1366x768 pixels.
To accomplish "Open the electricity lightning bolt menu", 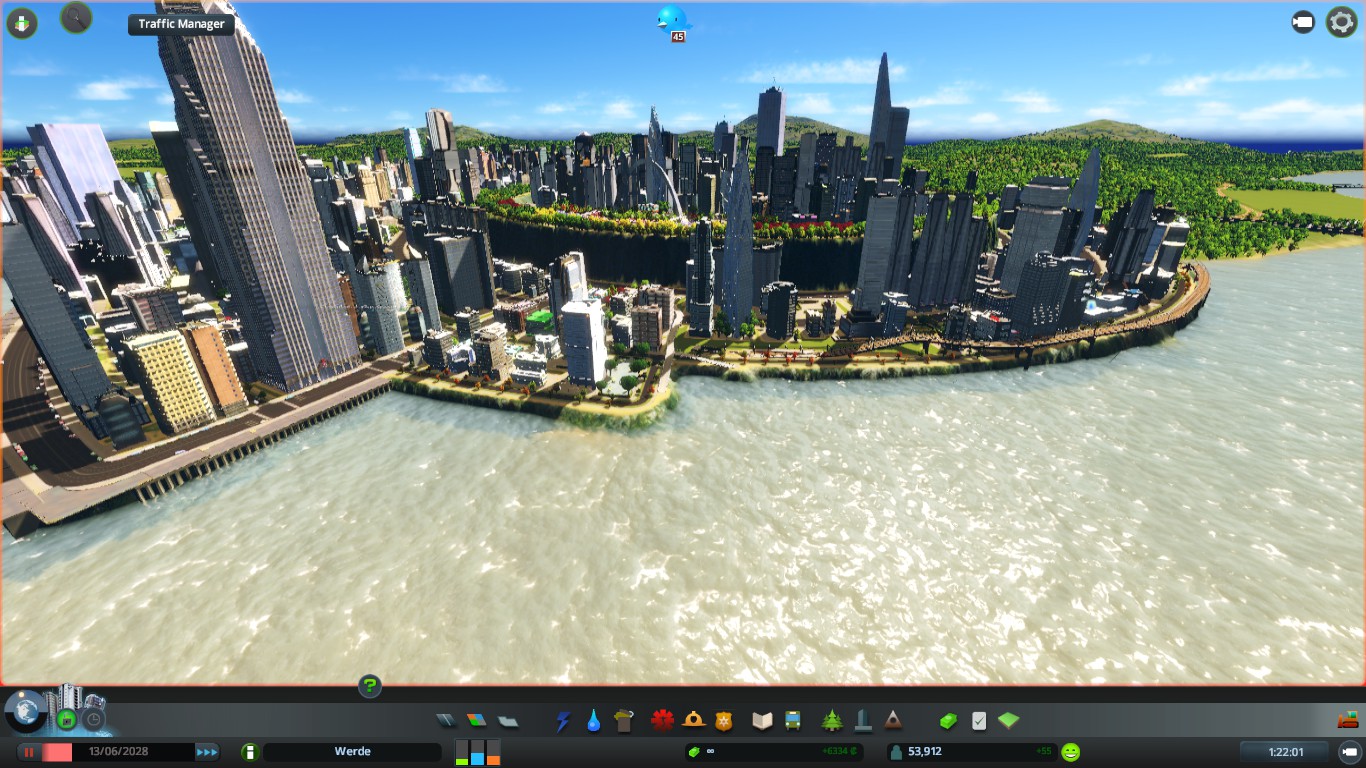I will tap(563, 720).
